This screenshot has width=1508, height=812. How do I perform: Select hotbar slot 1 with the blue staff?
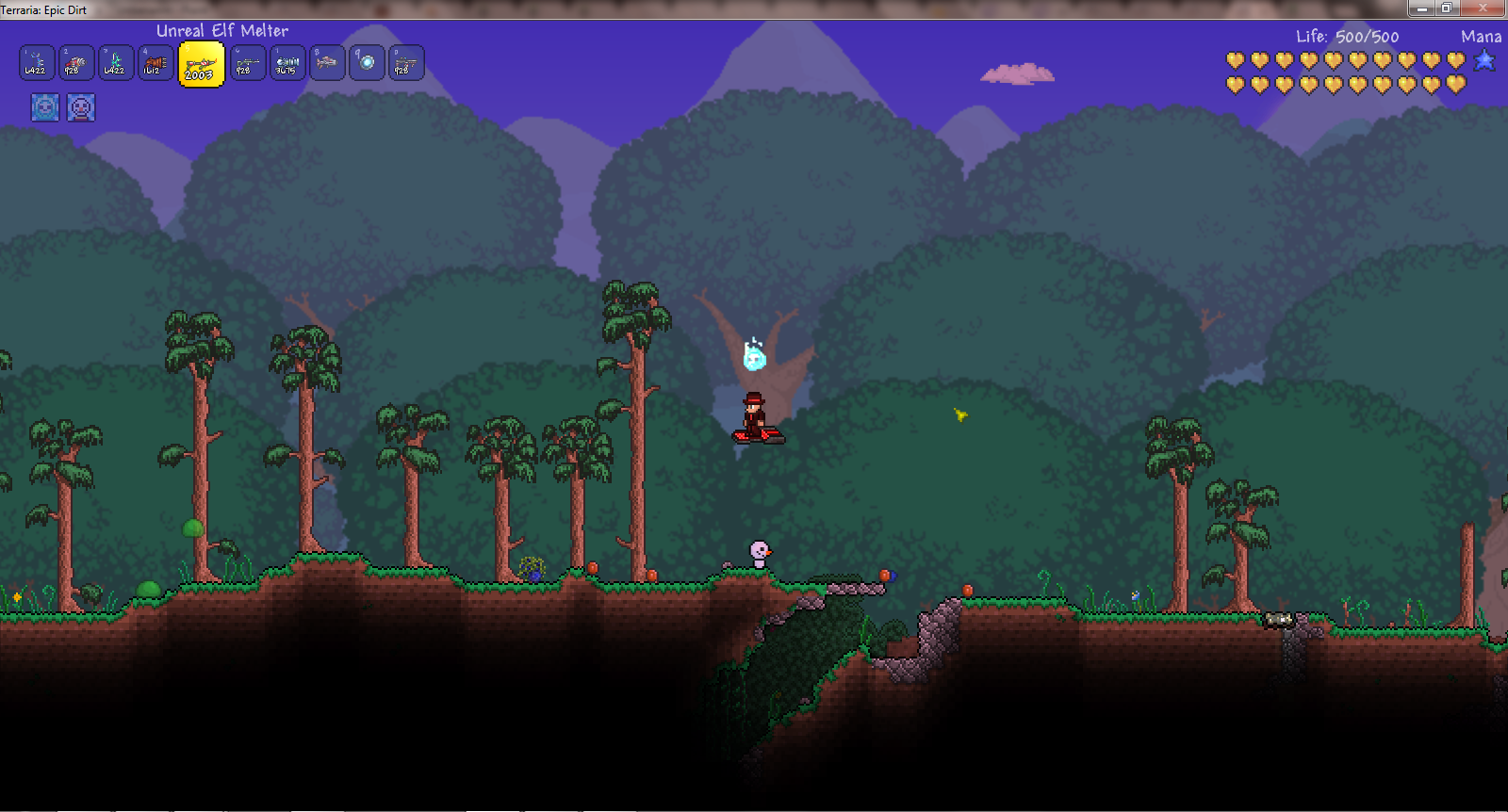point(37,63)
